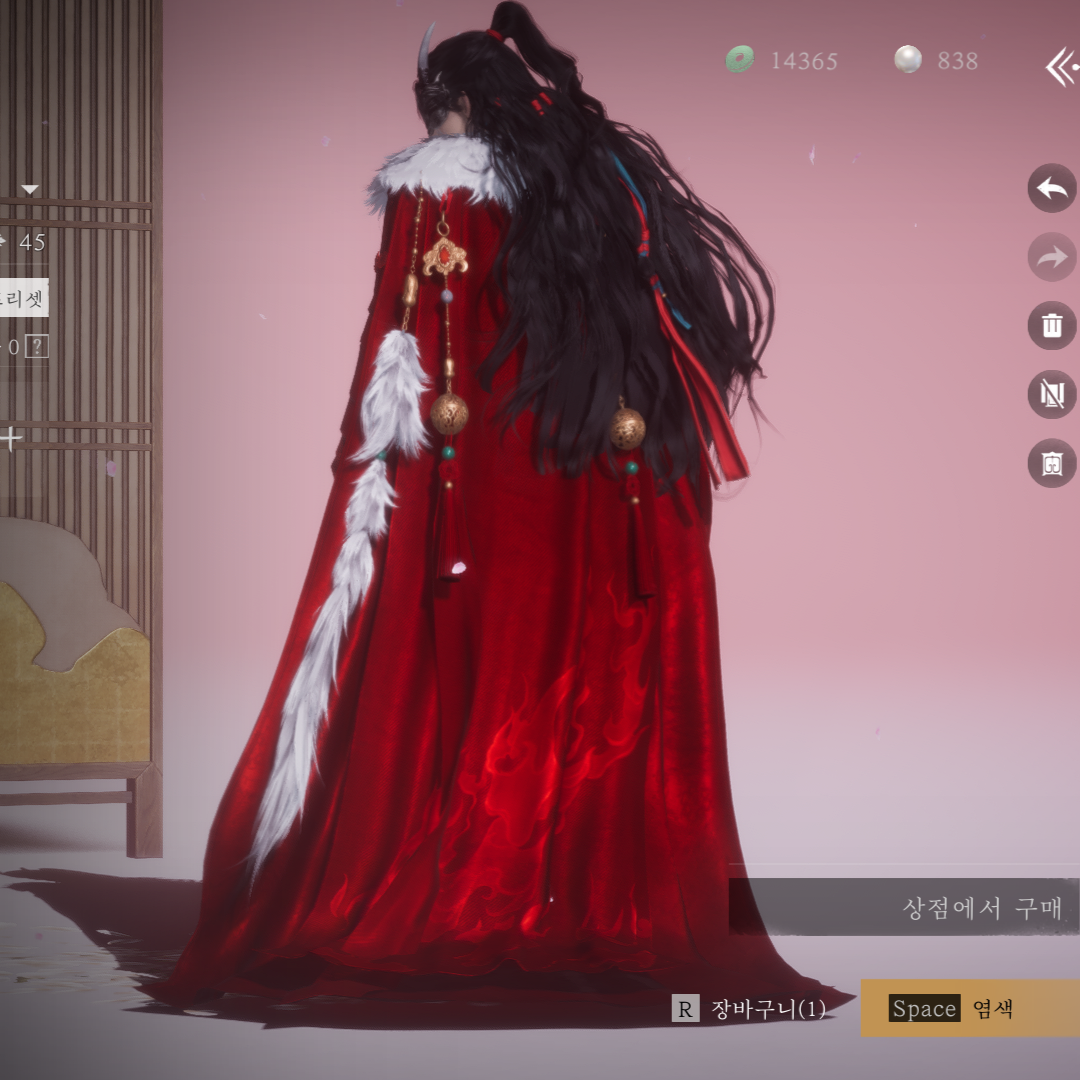Expand the small white down-arrow dropdown
Image resolution: width=1080 pixels, height=1080 pixels.
pyautogui.click(x=30, y=190)
